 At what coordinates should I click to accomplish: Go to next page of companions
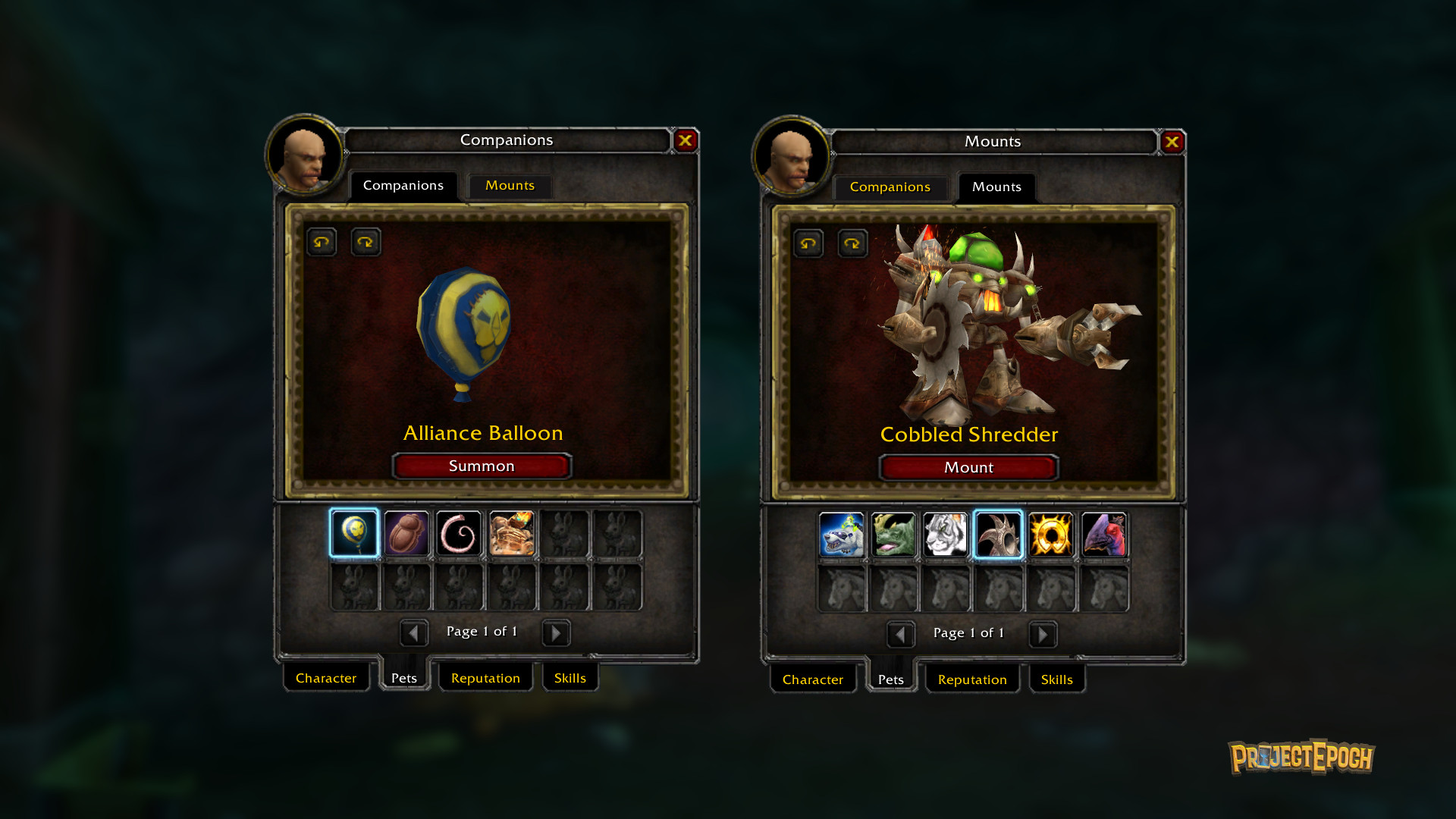pos(556,632)
